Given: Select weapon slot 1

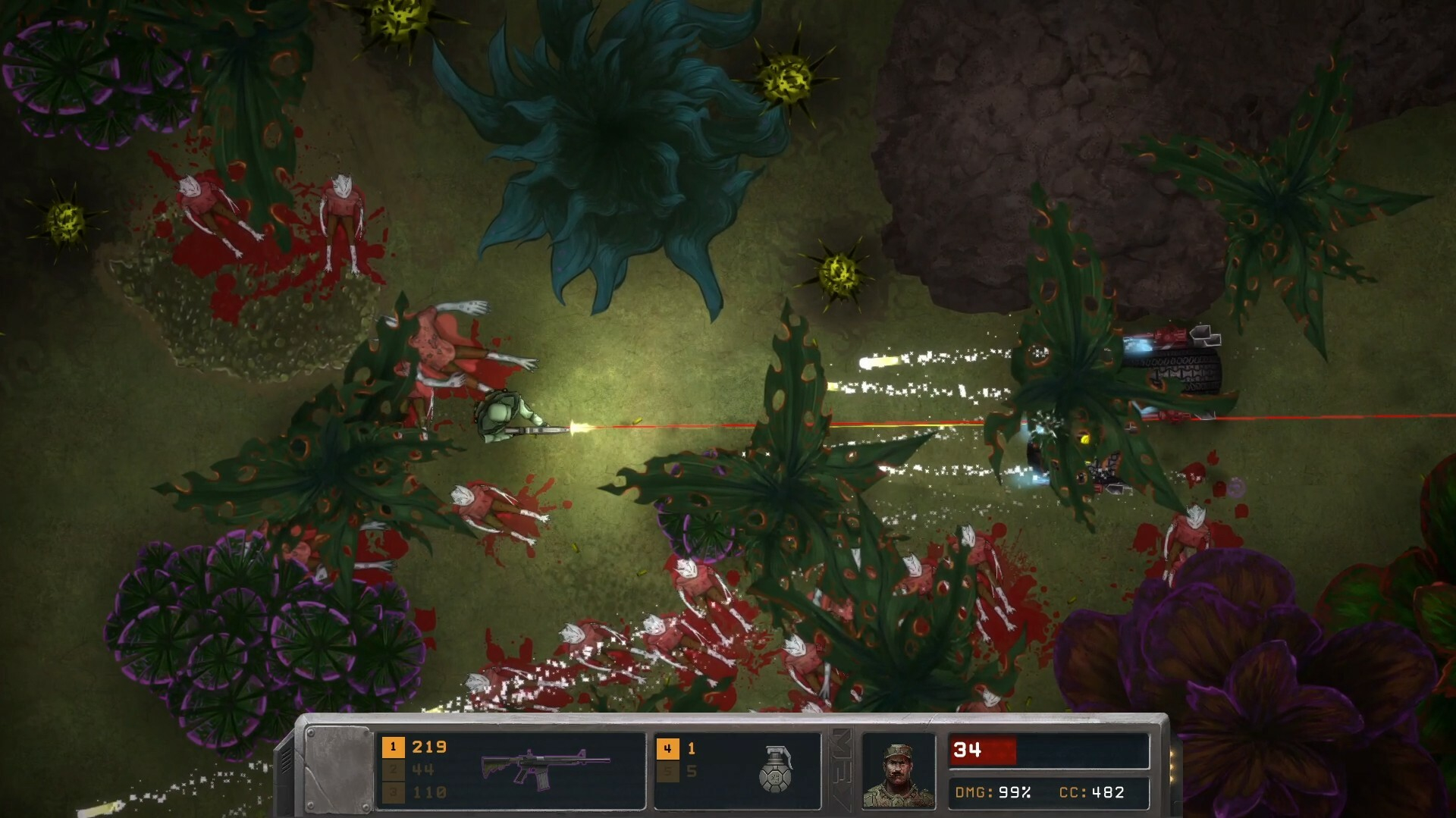Looking at the screenshot, I should (393, 747).
